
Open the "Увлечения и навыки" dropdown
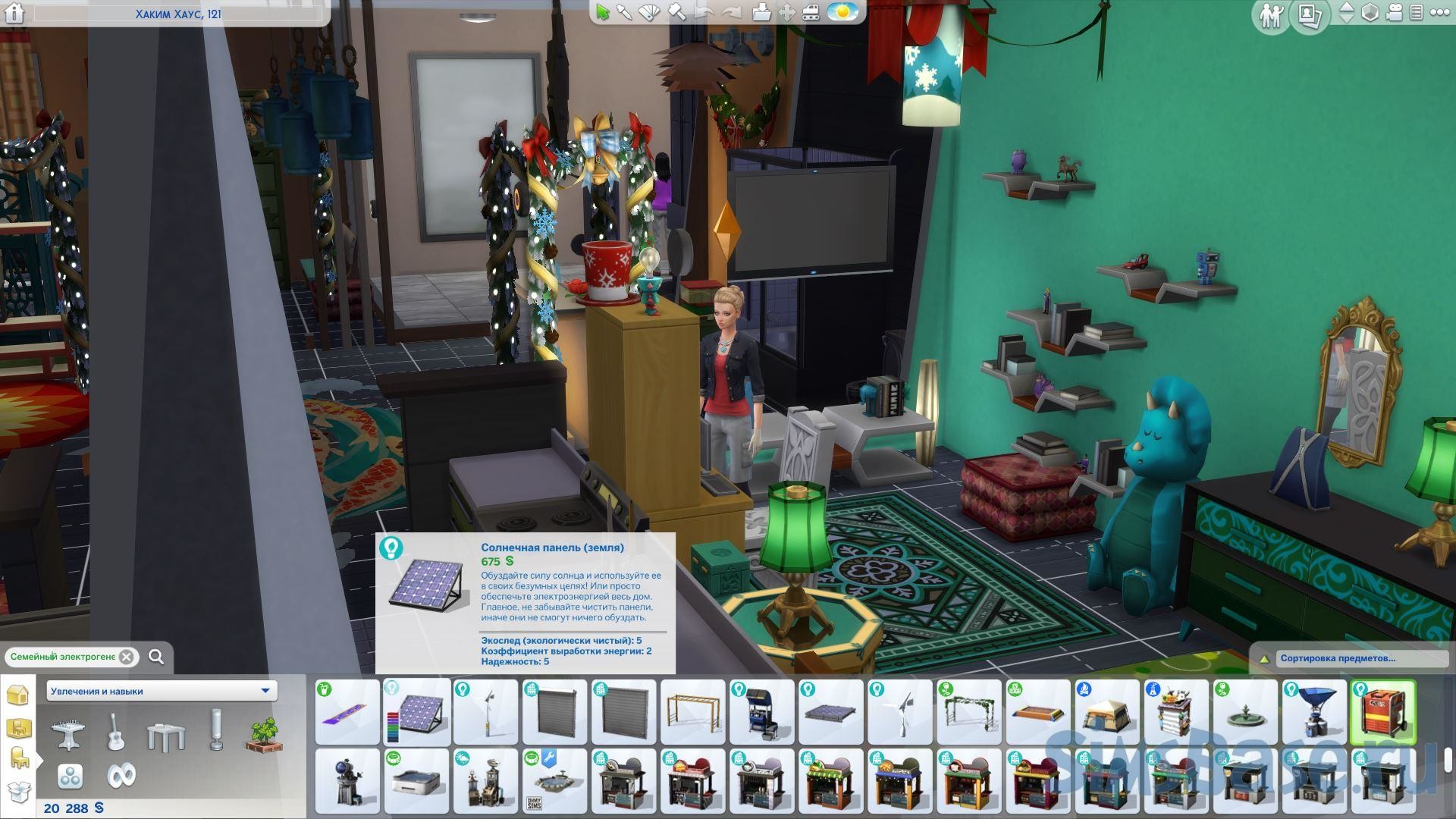[161, 691]
